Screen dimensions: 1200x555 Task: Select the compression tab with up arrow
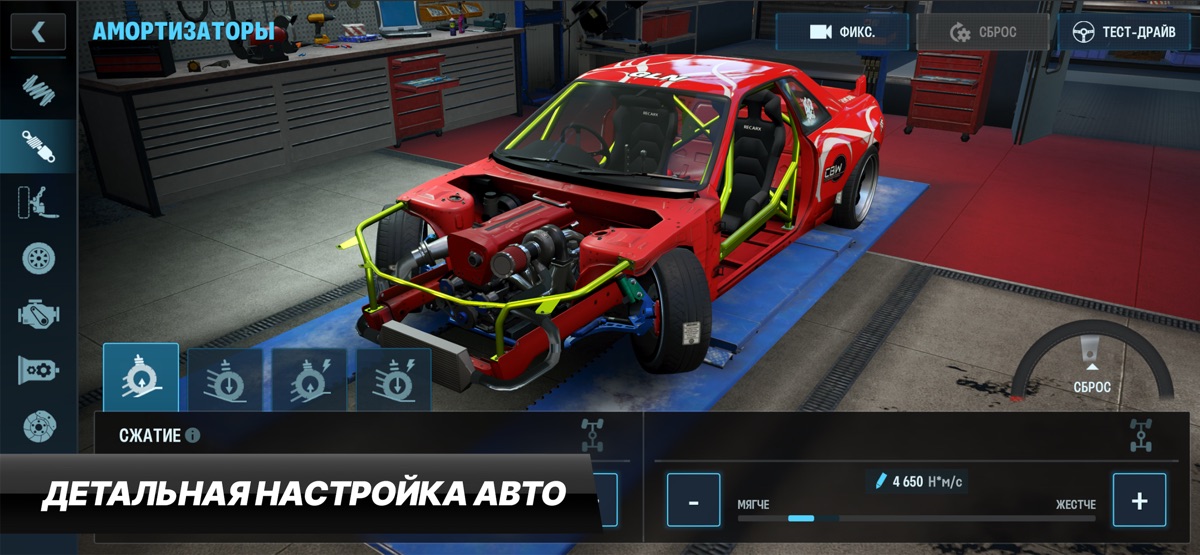(x=141, y=379)
